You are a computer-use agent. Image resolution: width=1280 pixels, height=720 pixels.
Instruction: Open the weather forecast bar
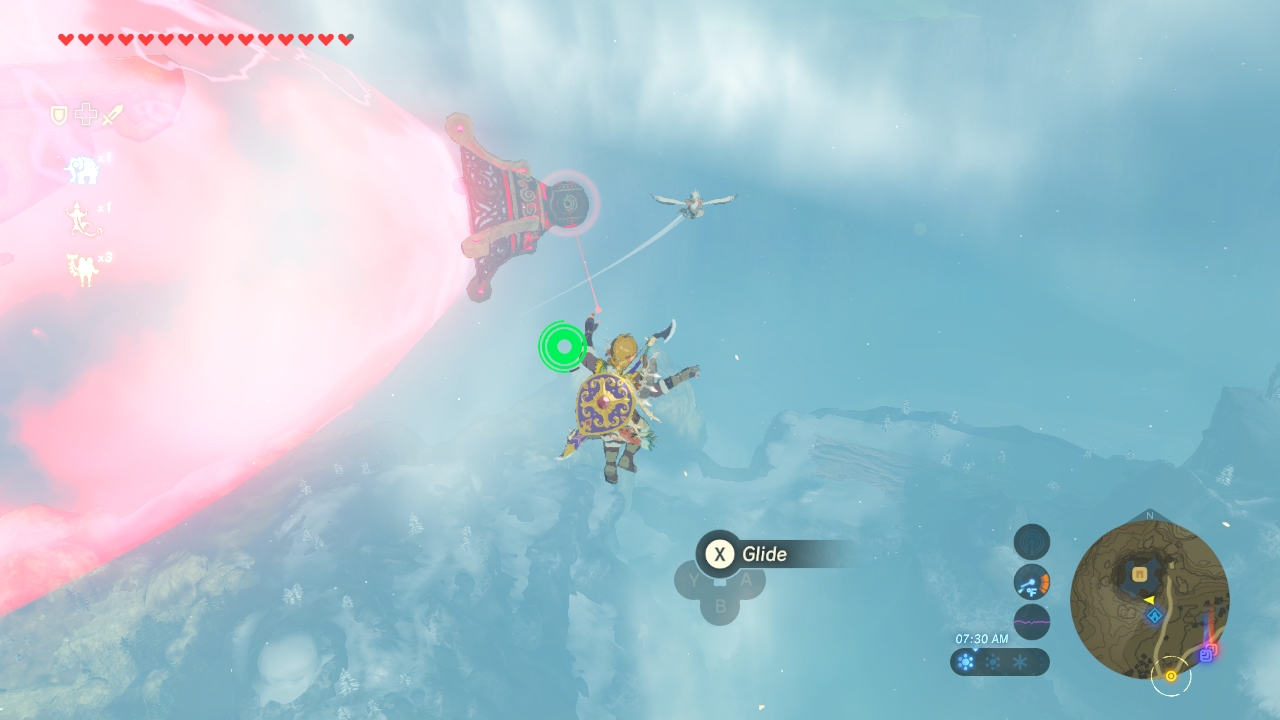(999, 662)
